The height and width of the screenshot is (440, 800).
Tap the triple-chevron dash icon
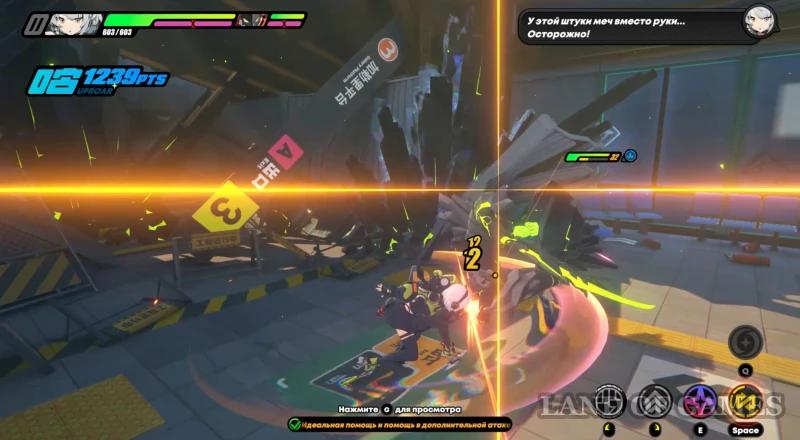(x=653, y=401)
